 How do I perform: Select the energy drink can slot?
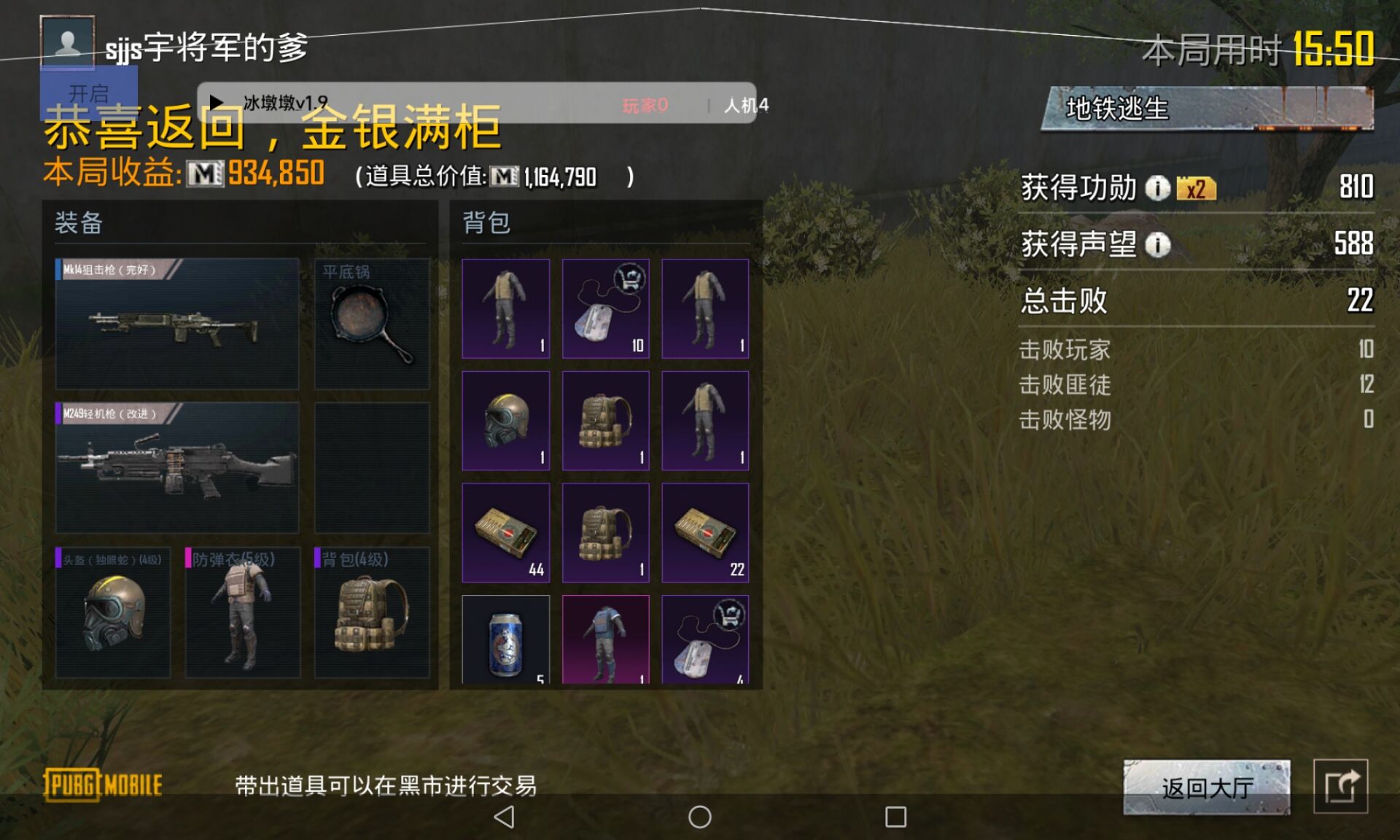pyautogui.click(x=505, y=640)
